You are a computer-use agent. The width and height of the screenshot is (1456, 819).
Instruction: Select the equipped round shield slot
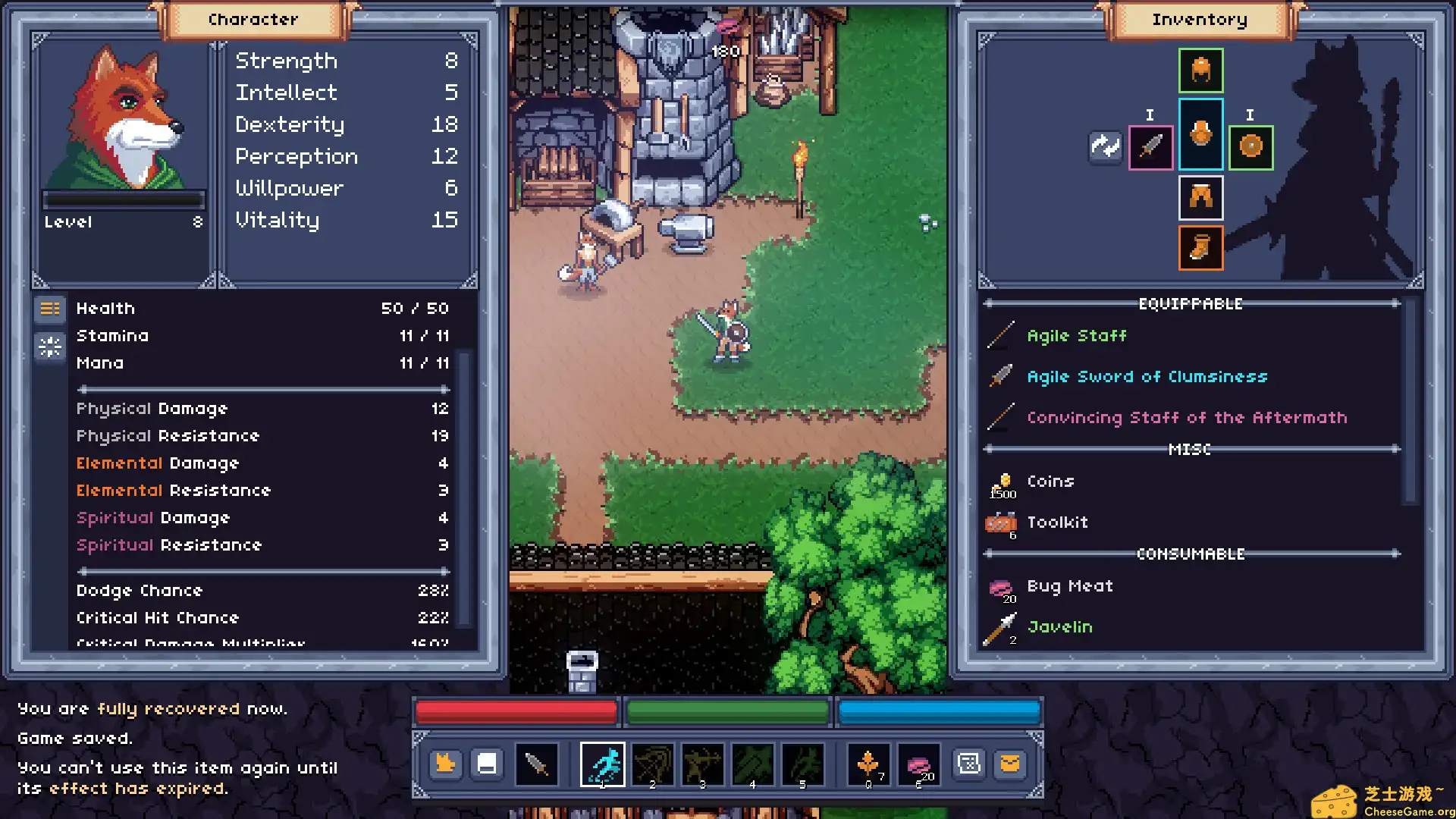1250,146
